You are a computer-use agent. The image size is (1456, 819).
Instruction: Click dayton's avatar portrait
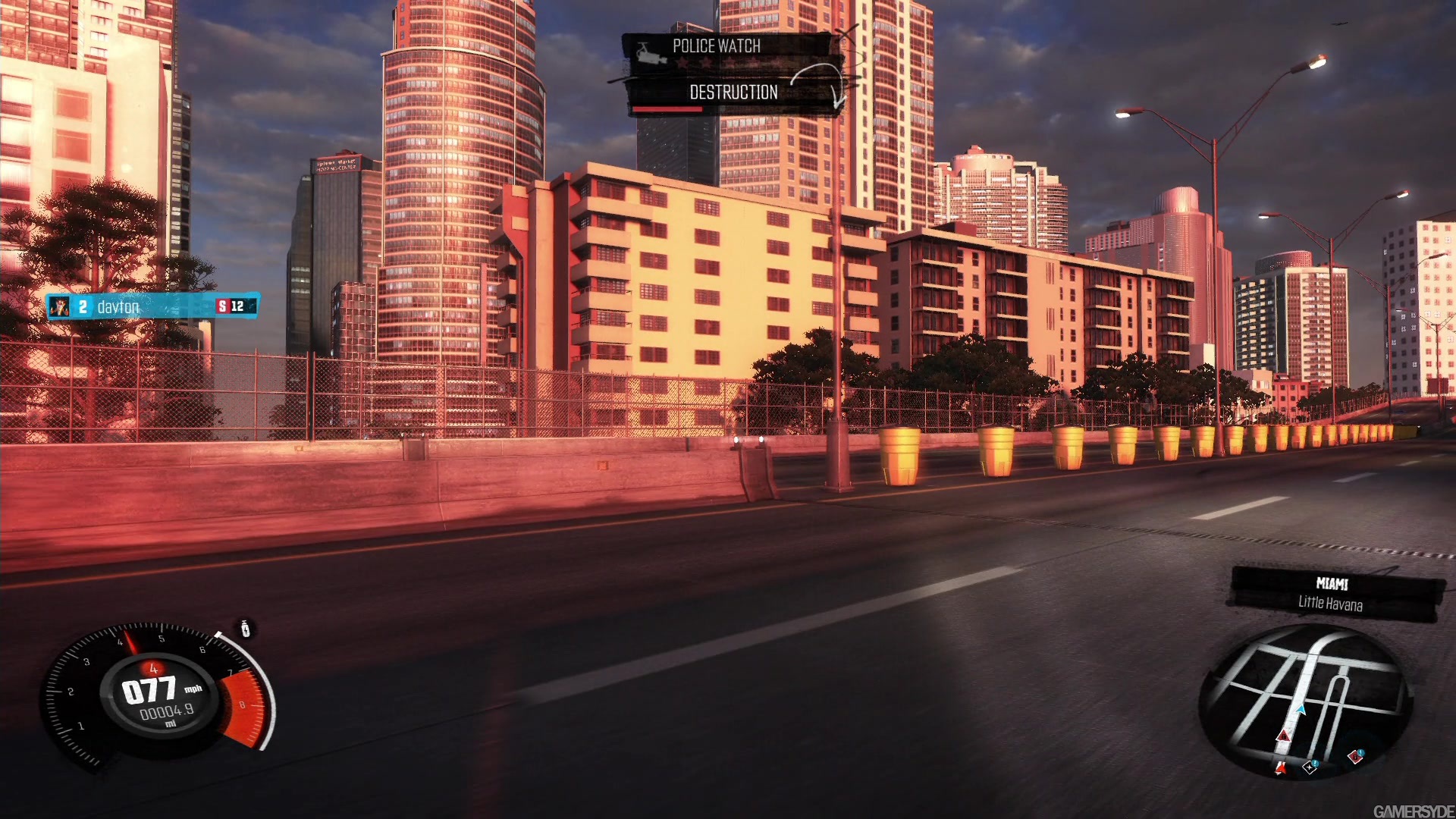pos(61,307)
